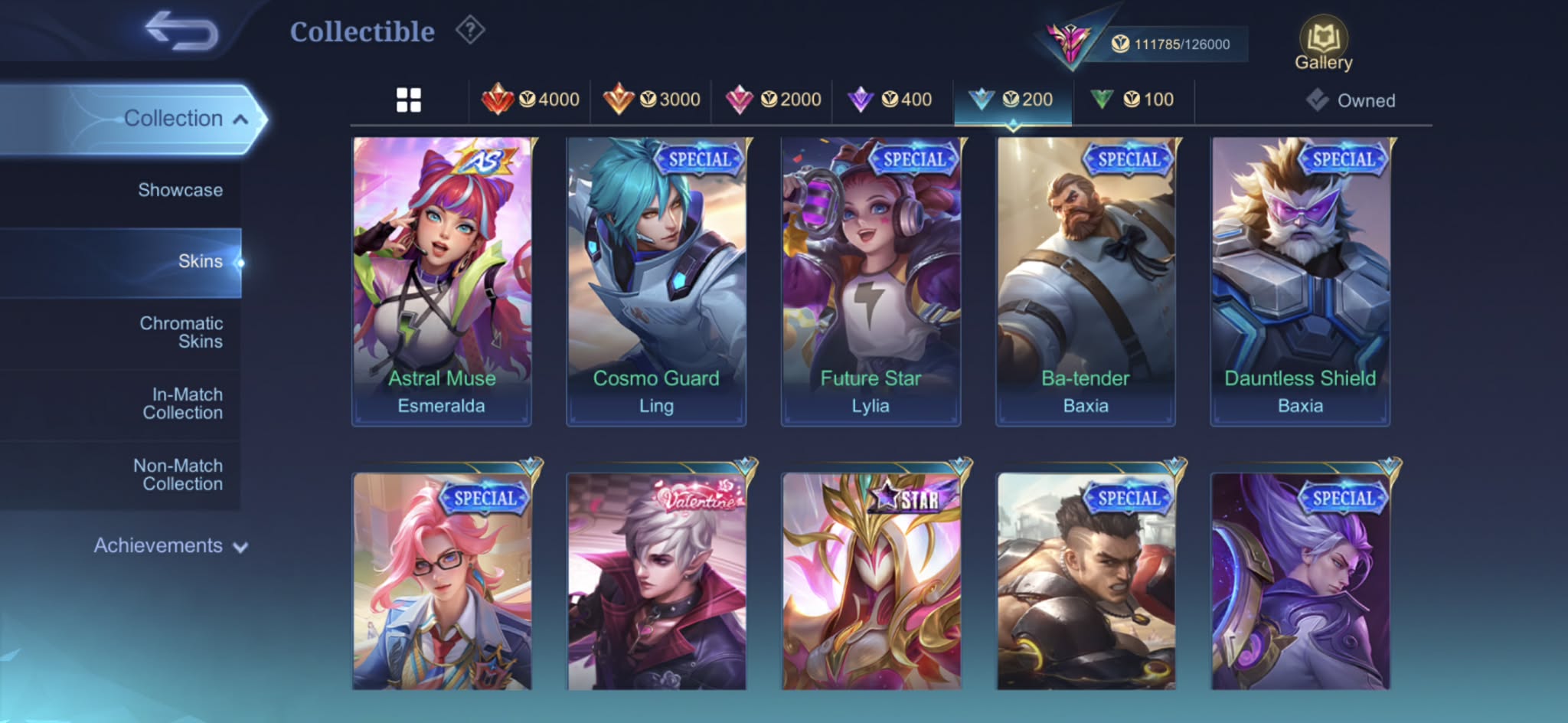Screen dimensions: 1568x723
Task: Switch to the 400 points tier tab
Action: point(890,100)
